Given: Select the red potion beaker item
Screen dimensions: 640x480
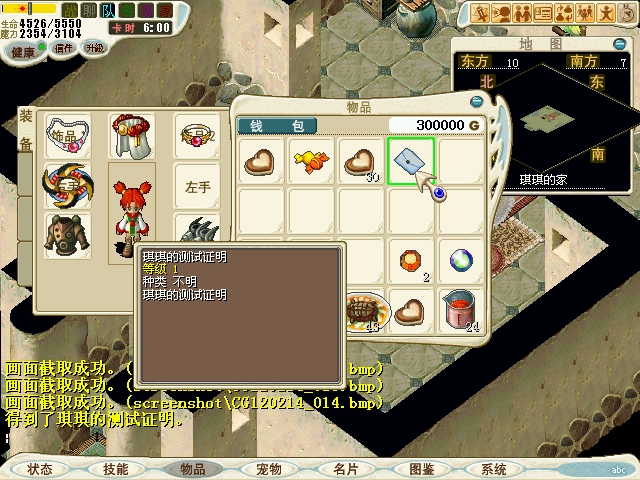Looking at the screenshot, I should click(x=459, y=310).
